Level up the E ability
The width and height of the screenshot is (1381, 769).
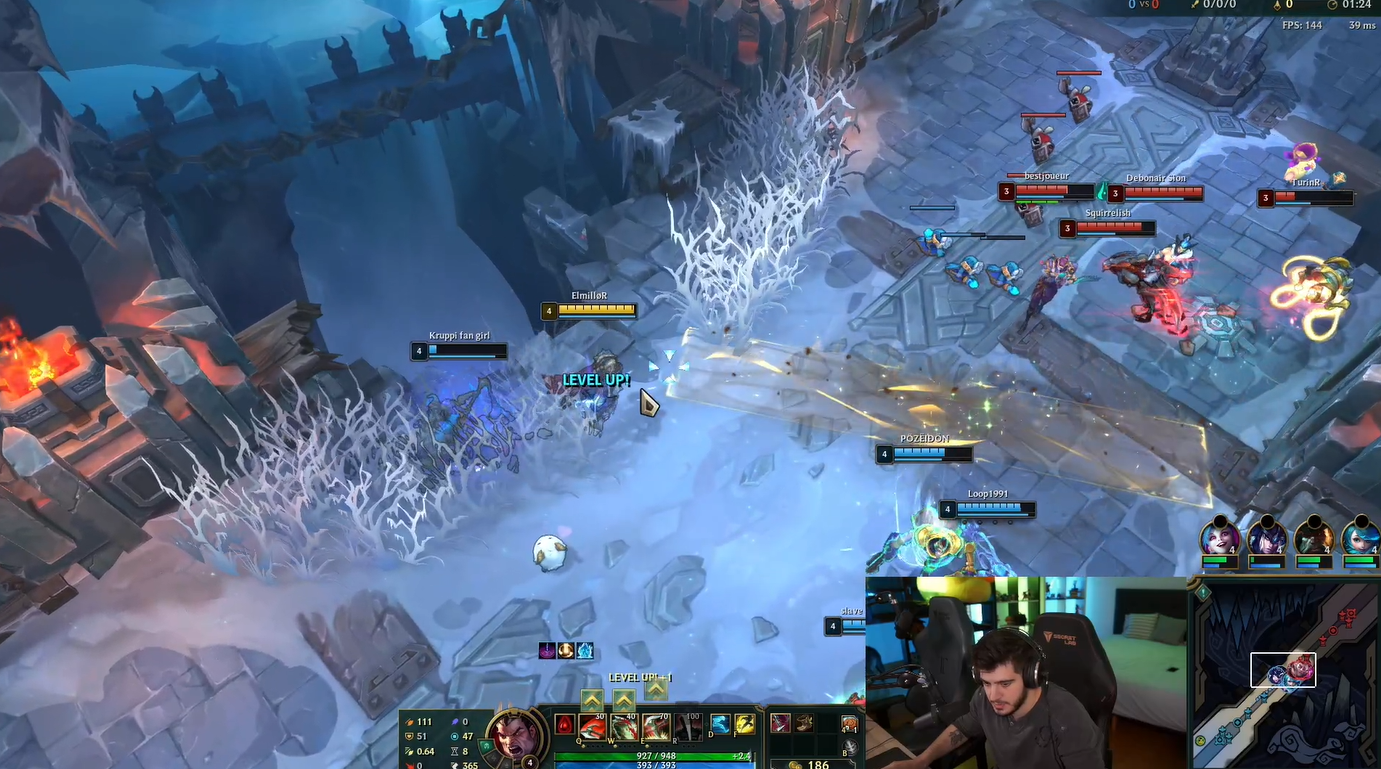(656, 690)
